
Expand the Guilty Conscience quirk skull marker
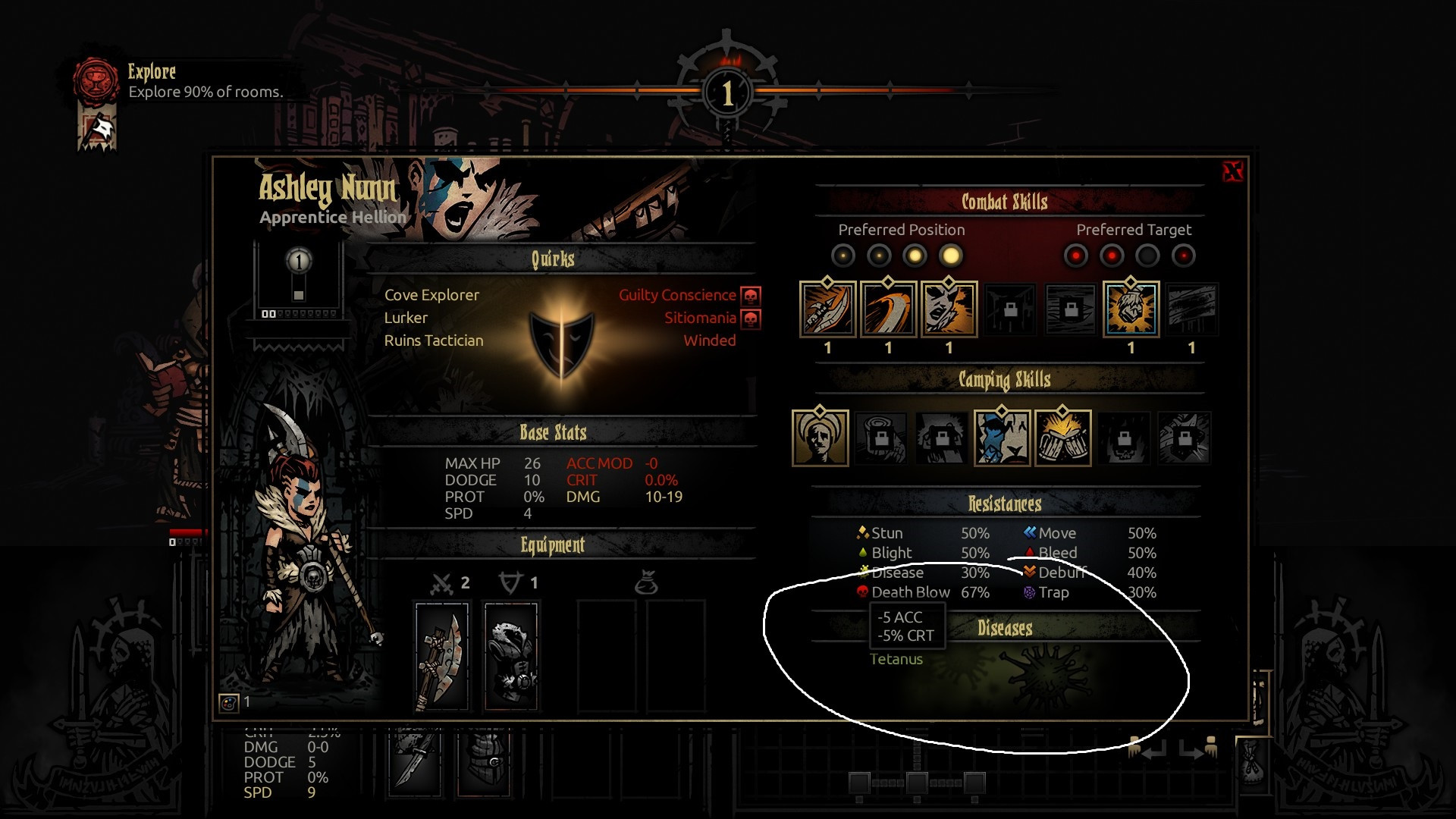750,295
